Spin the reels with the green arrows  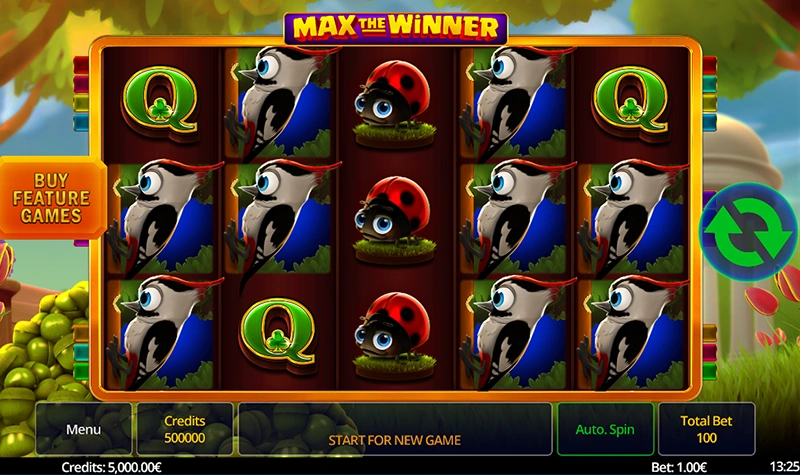[x=742, y=227]
